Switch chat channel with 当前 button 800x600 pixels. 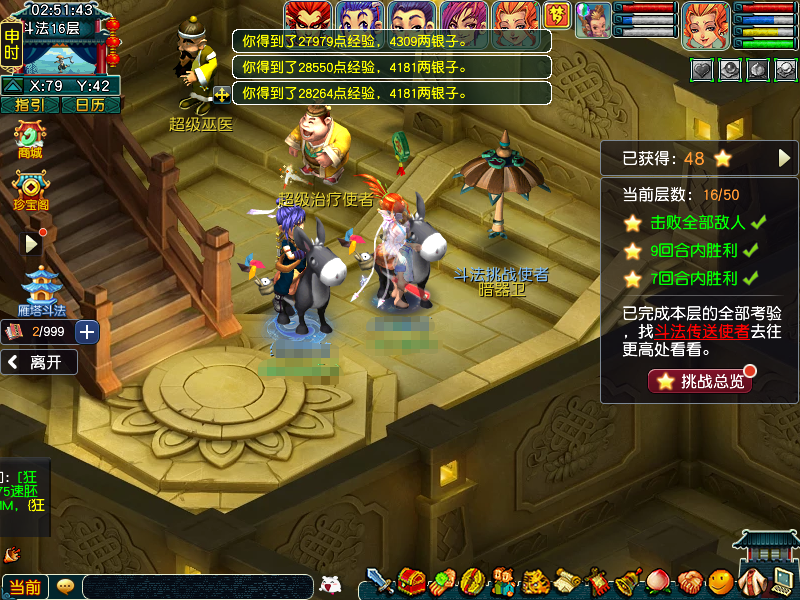[24, 587]
